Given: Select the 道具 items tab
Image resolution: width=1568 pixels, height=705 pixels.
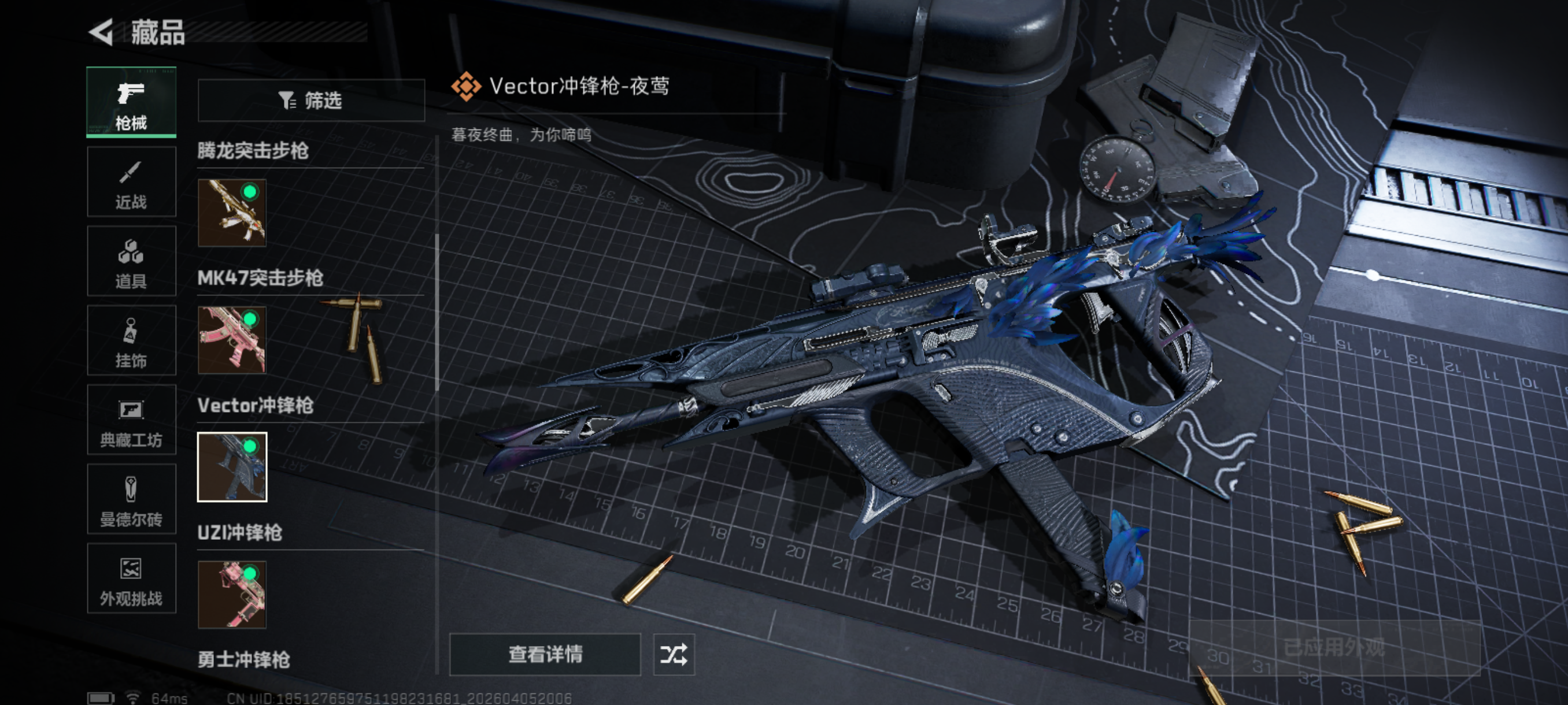Looking at the screenshot, I should point(131,261).
